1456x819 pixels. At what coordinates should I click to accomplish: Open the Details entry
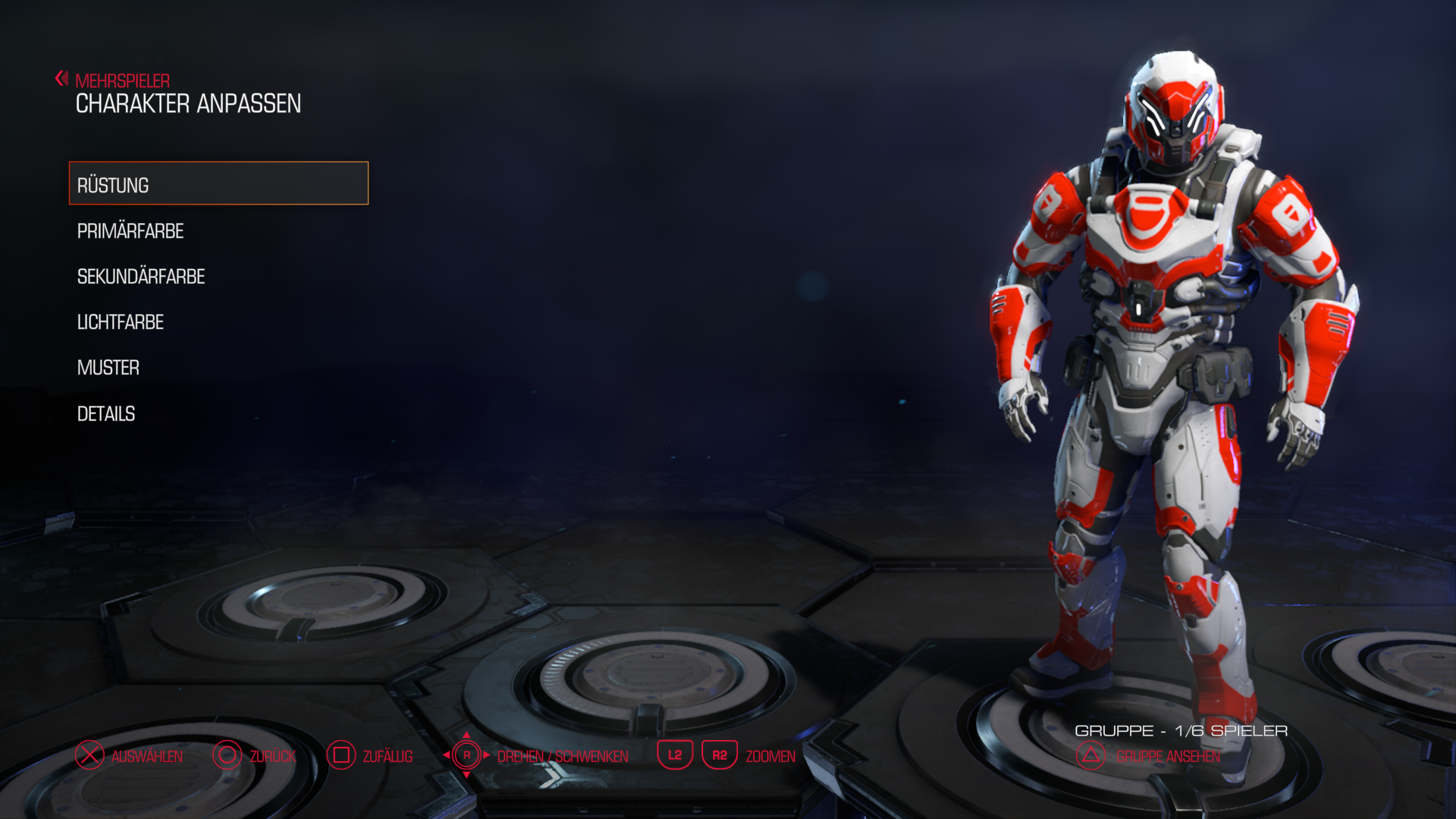(x=106, y=414)
